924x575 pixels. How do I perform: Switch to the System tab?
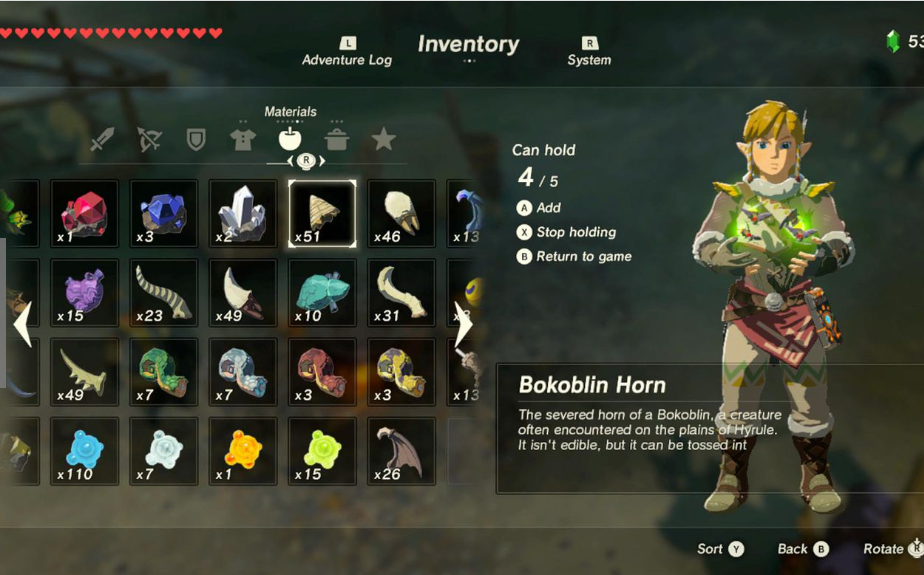click(589, 53)
